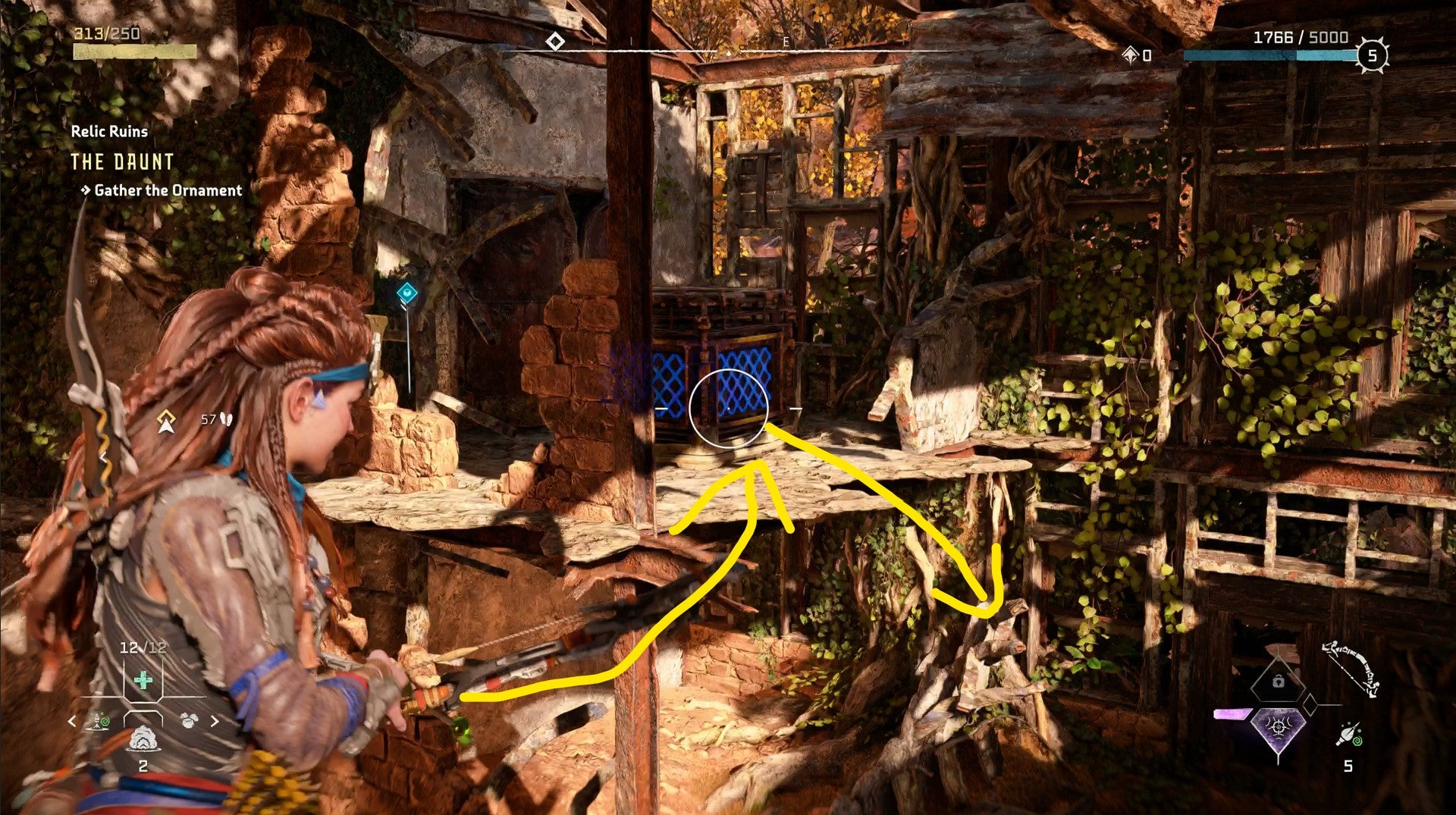Expand the lock diamond above the weapon display

1278,681
